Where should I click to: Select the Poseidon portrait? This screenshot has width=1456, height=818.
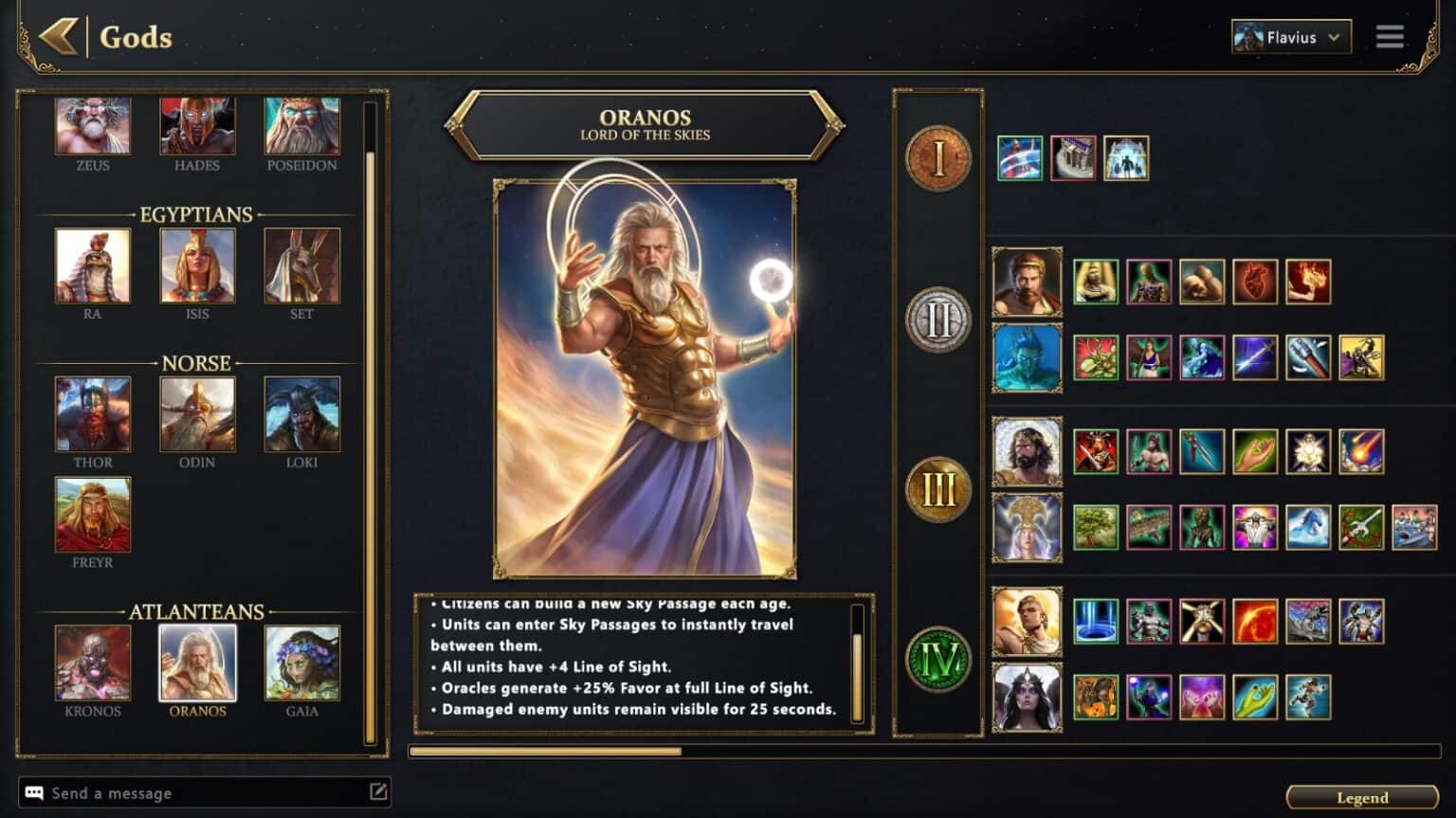click(301, 126)
